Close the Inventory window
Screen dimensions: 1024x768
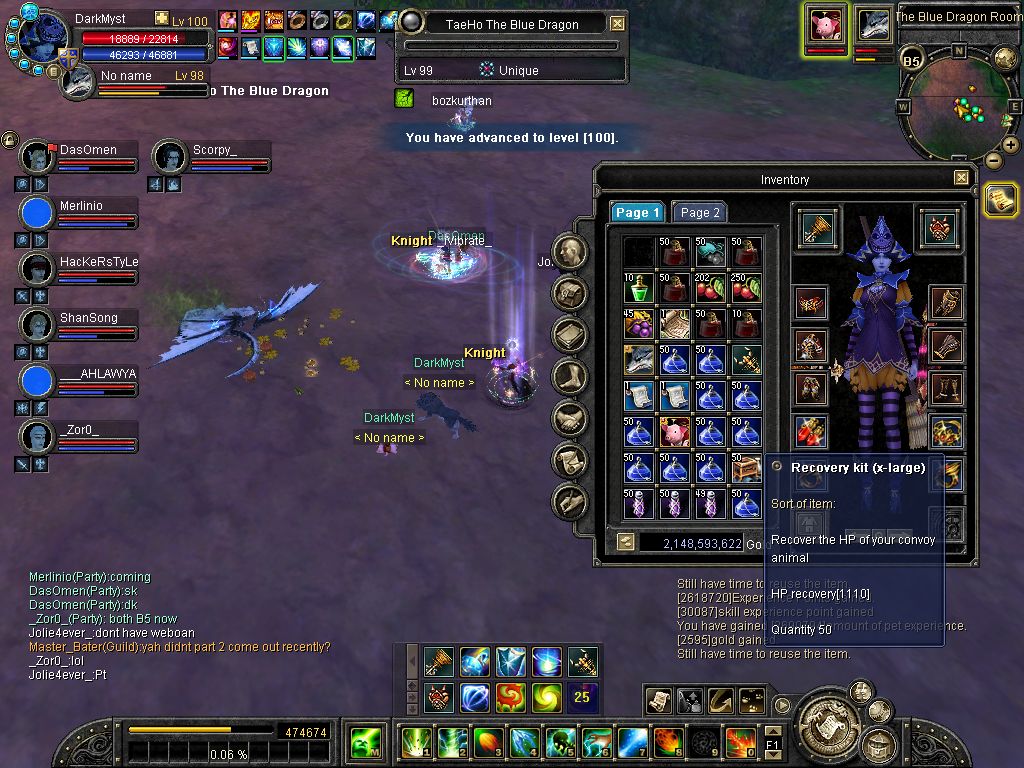[x=961, y=178]
